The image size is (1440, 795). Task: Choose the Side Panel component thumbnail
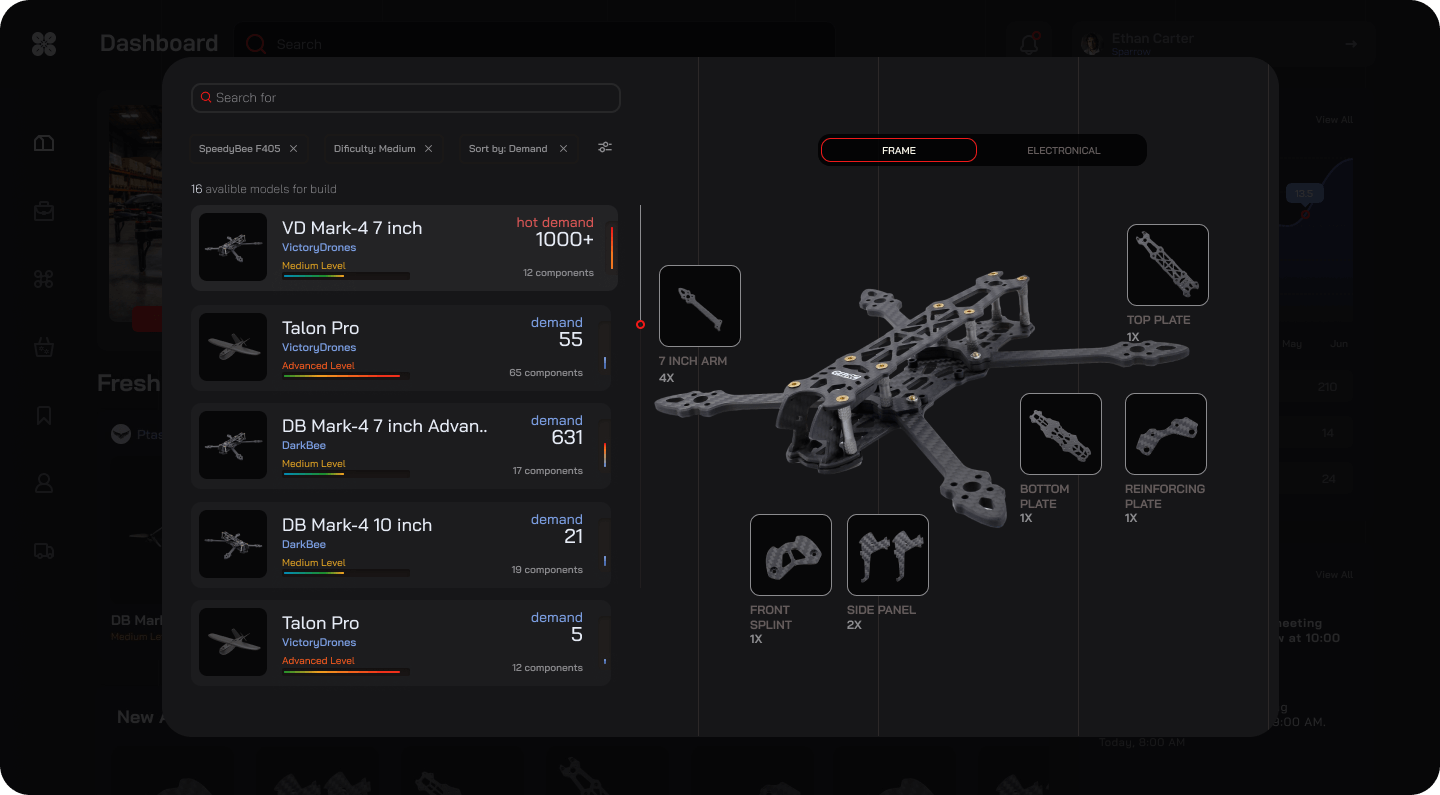pos(887,555)
